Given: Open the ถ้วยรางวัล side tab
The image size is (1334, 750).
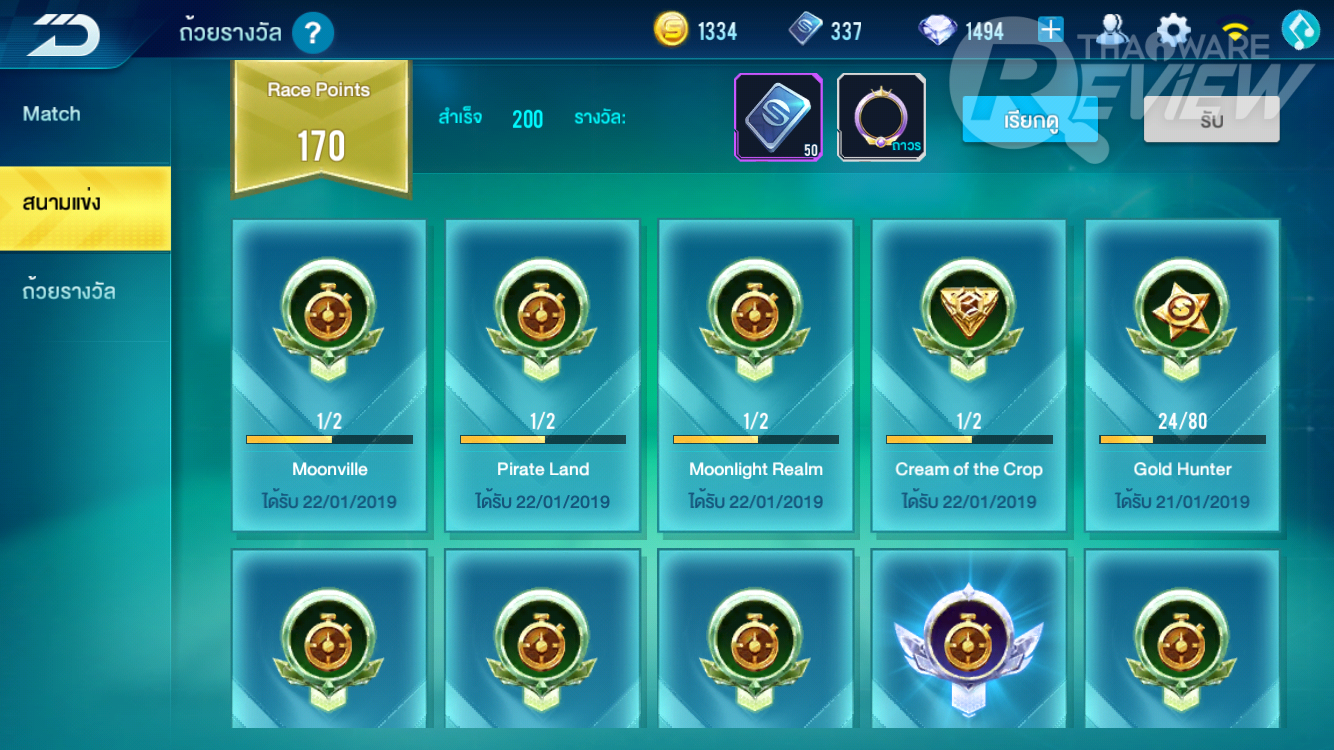Looking at the screenshot, I should pos(69,292).
